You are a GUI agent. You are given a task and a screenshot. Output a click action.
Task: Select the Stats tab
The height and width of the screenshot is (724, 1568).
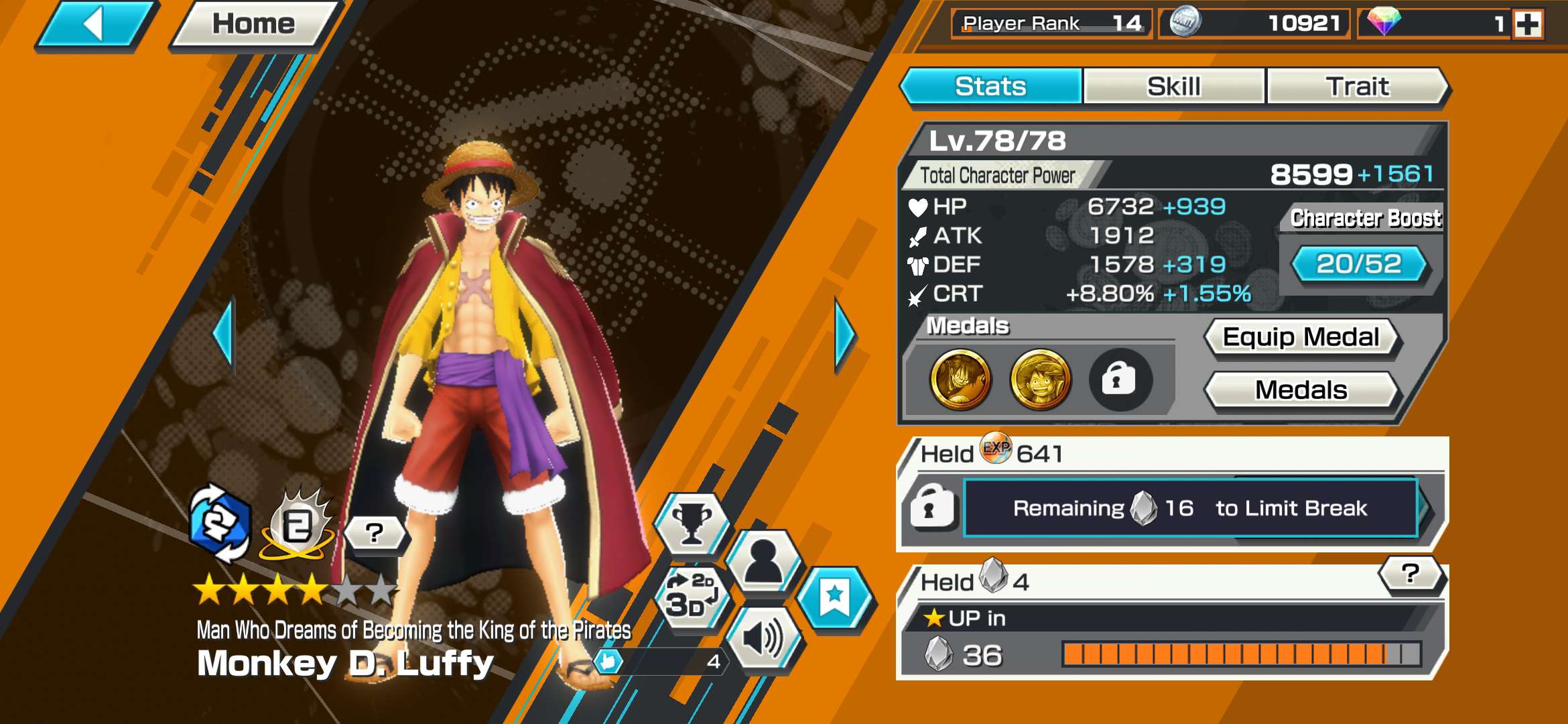990,86
